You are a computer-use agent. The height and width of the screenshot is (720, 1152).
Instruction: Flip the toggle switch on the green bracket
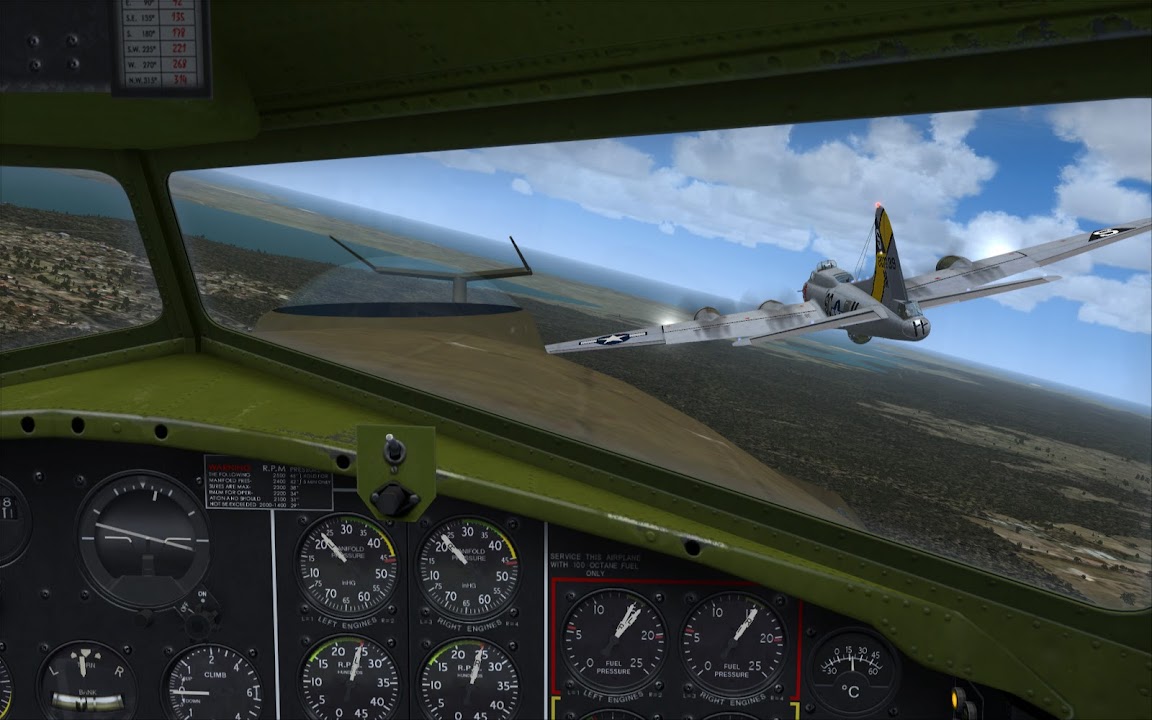tap(395, 449)
